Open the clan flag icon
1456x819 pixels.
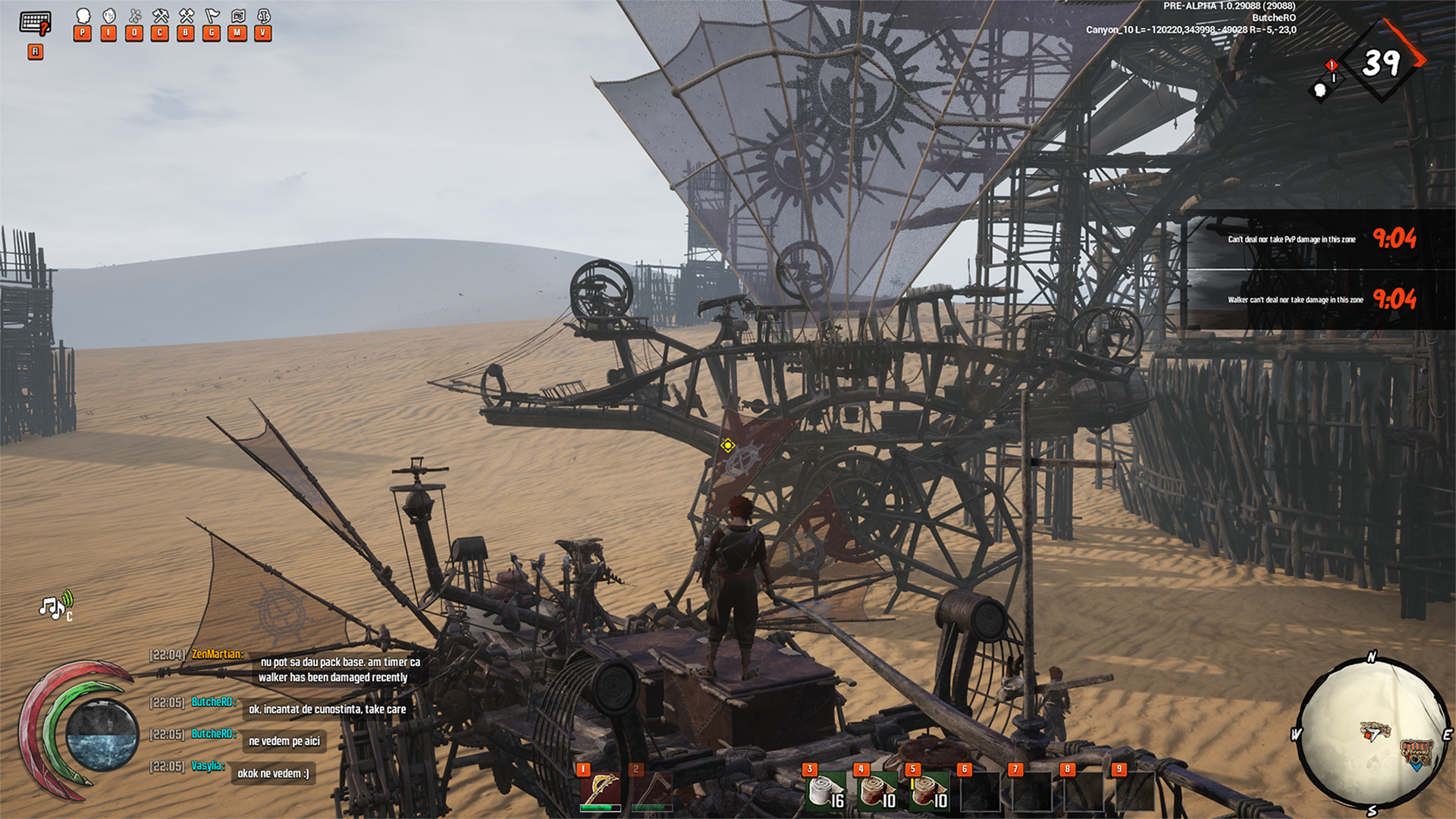[x=212, y=17]
